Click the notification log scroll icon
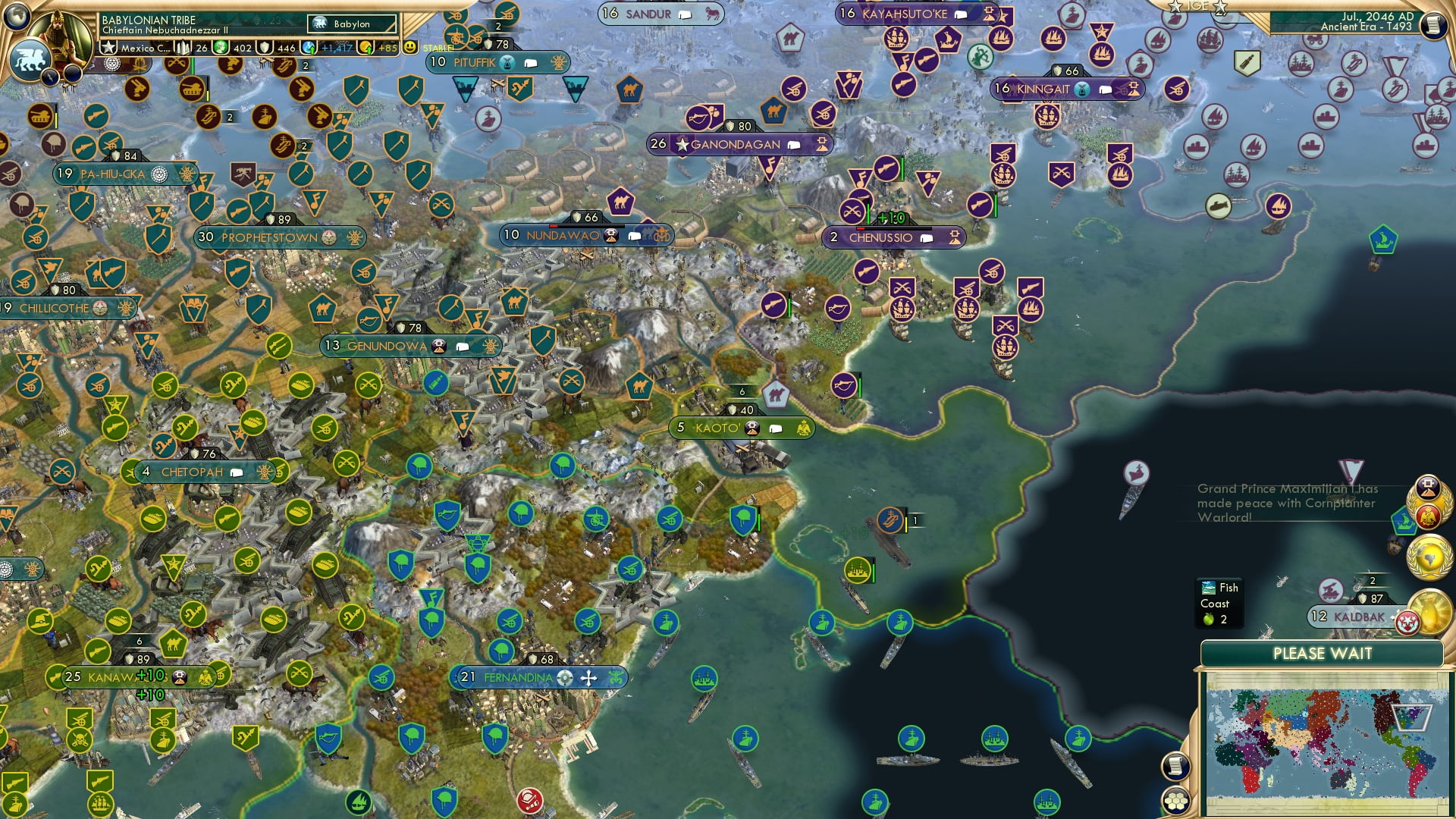The height and width of the screenshot is (819, 1456). pos(1175,765)
